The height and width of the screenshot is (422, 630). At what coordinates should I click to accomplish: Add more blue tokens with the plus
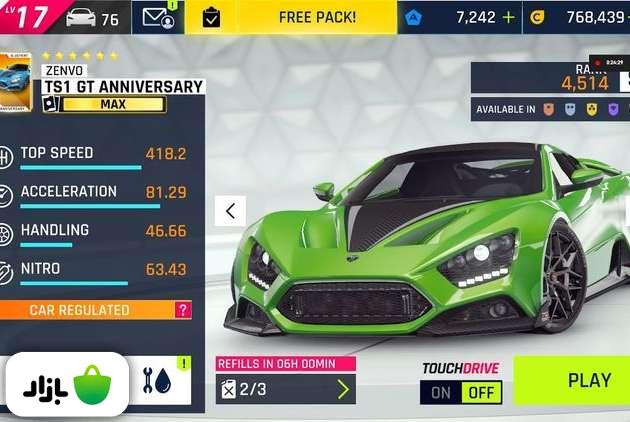[509, 17]
